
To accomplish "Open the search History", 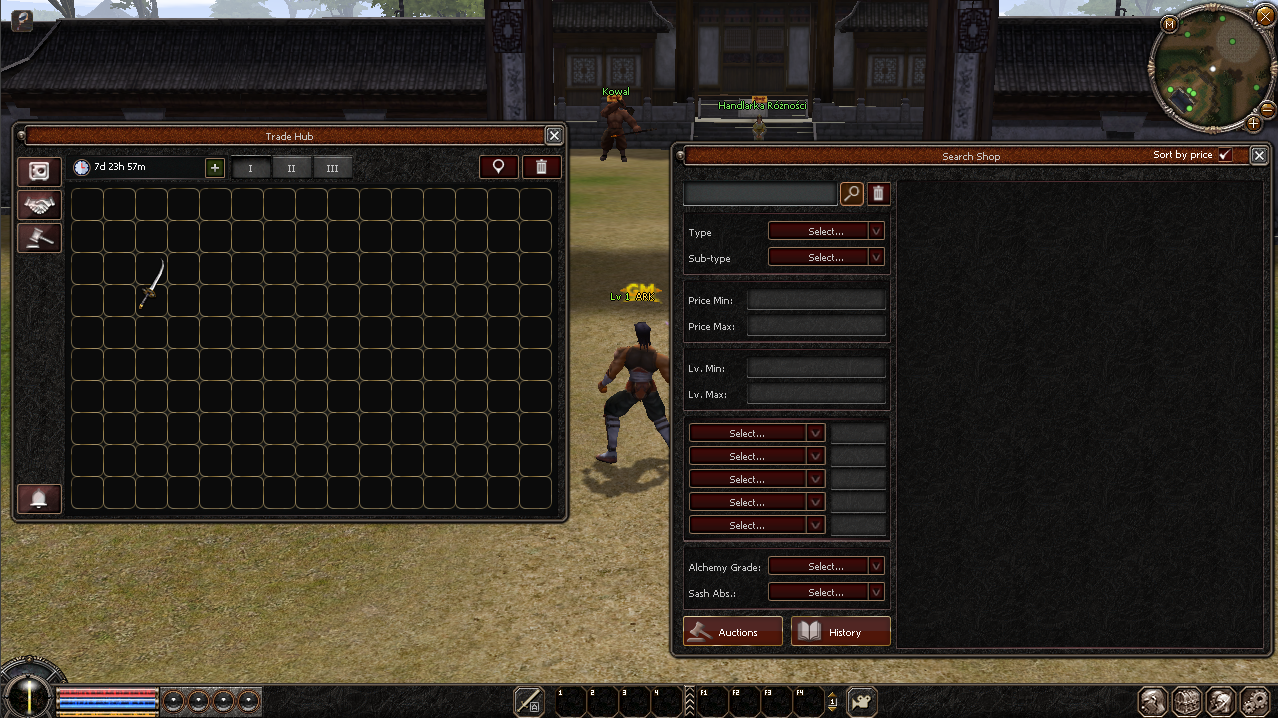I will (840, 632).
